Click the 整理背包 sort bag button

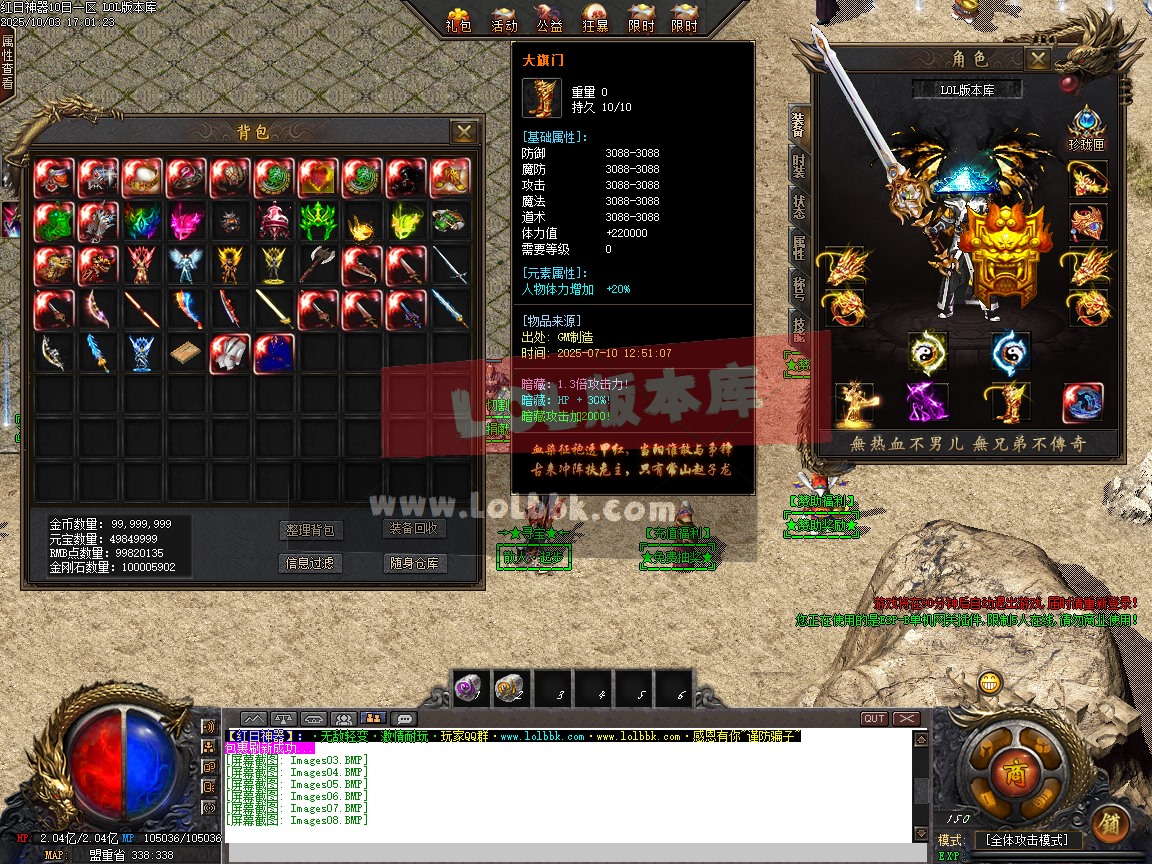312,530
